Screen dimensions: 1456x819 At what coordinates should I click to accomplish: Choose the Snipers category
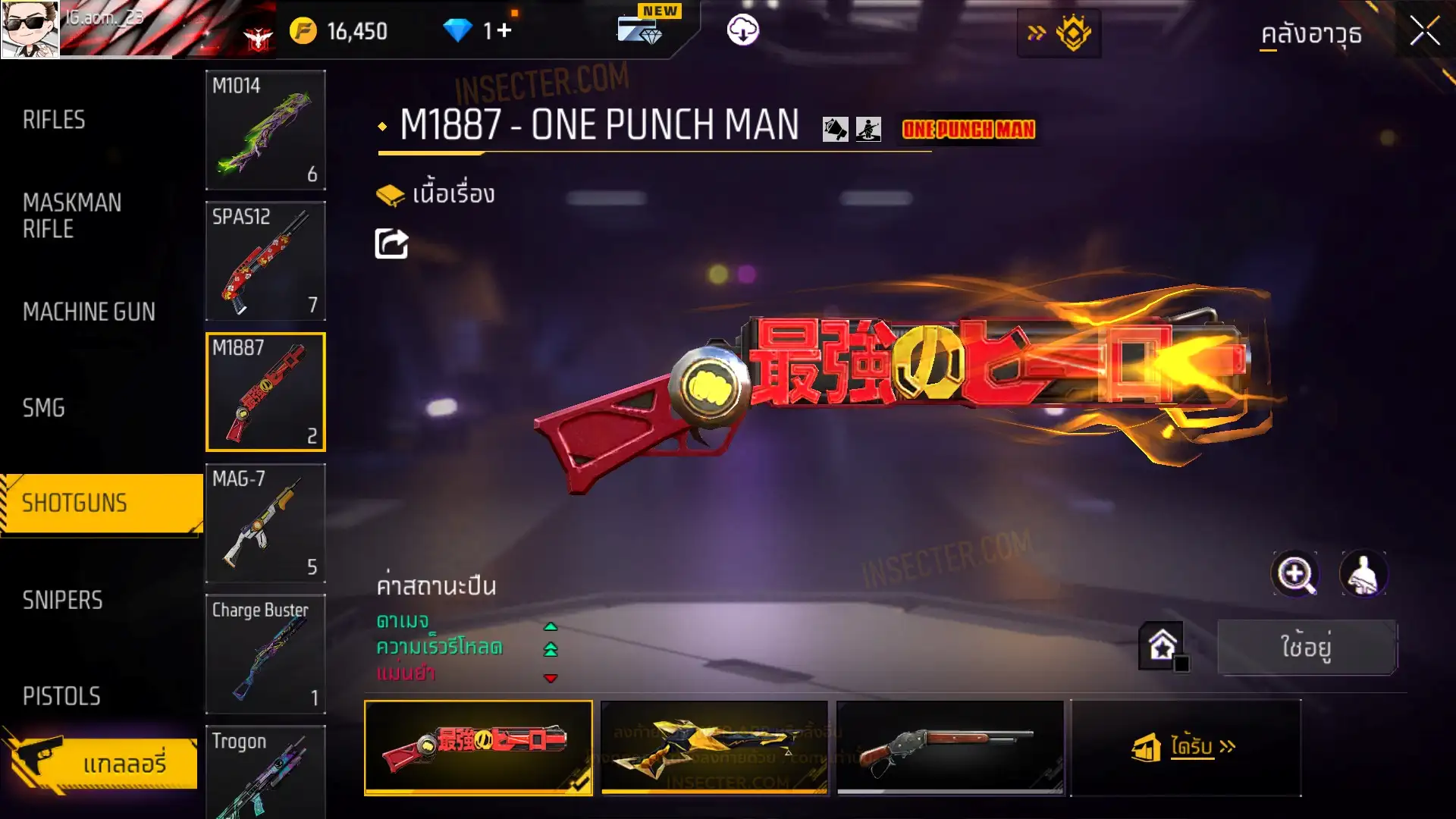point(62,600)
